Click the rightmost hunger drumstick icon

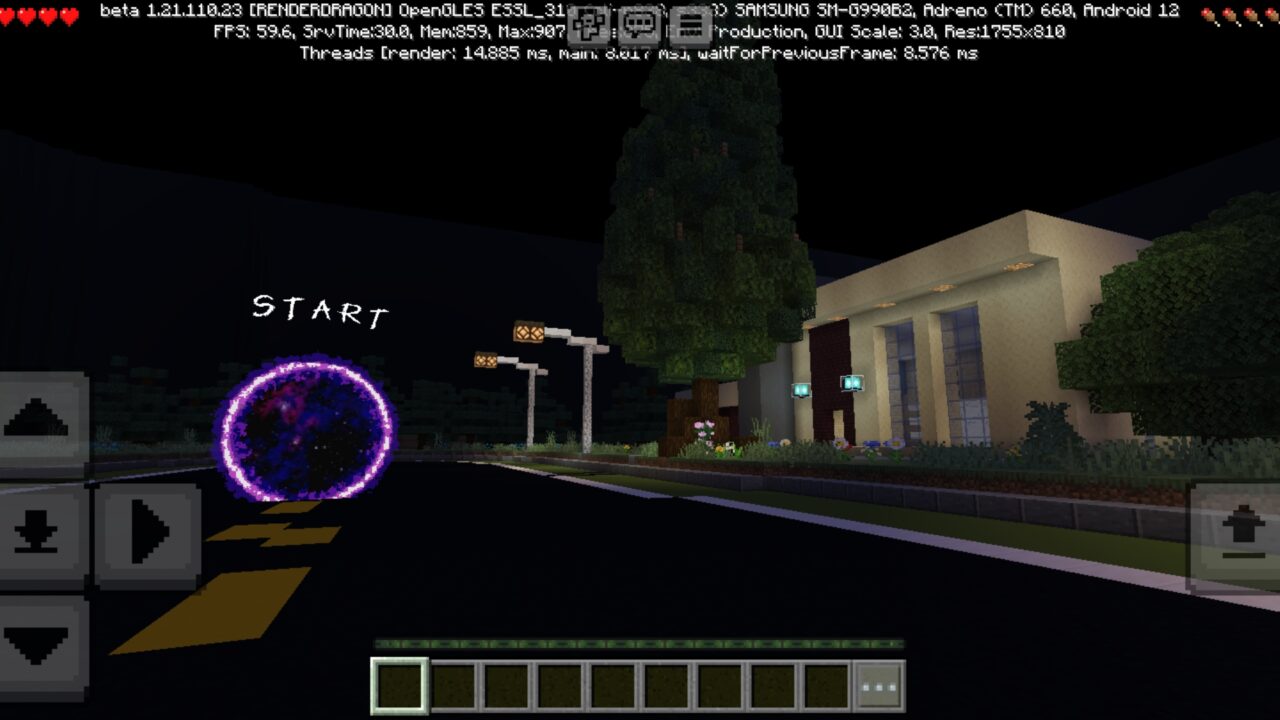point(1270,15)
